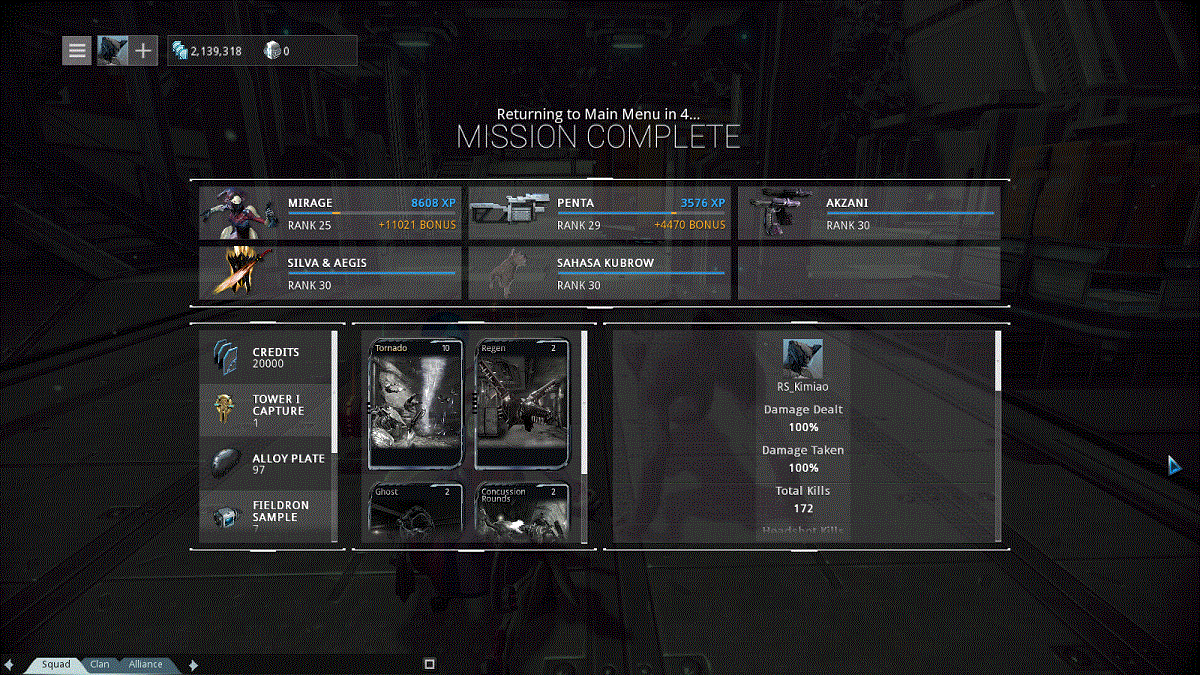Select the Tower I Capture reward
The width and height of the screenshot is (1200, 675).
tap(267, 410)
